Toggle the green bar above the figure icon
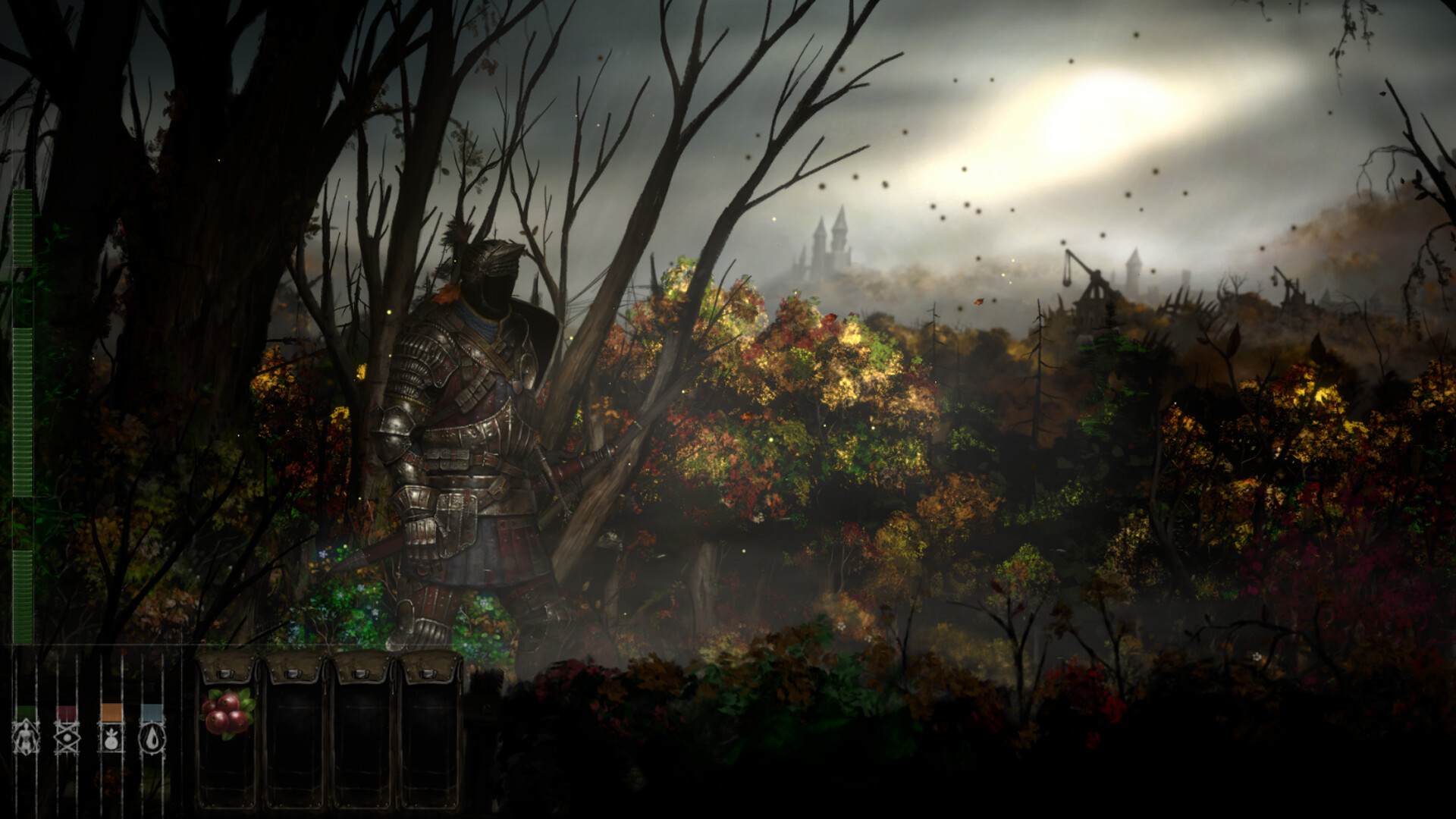 coord(25,713)
